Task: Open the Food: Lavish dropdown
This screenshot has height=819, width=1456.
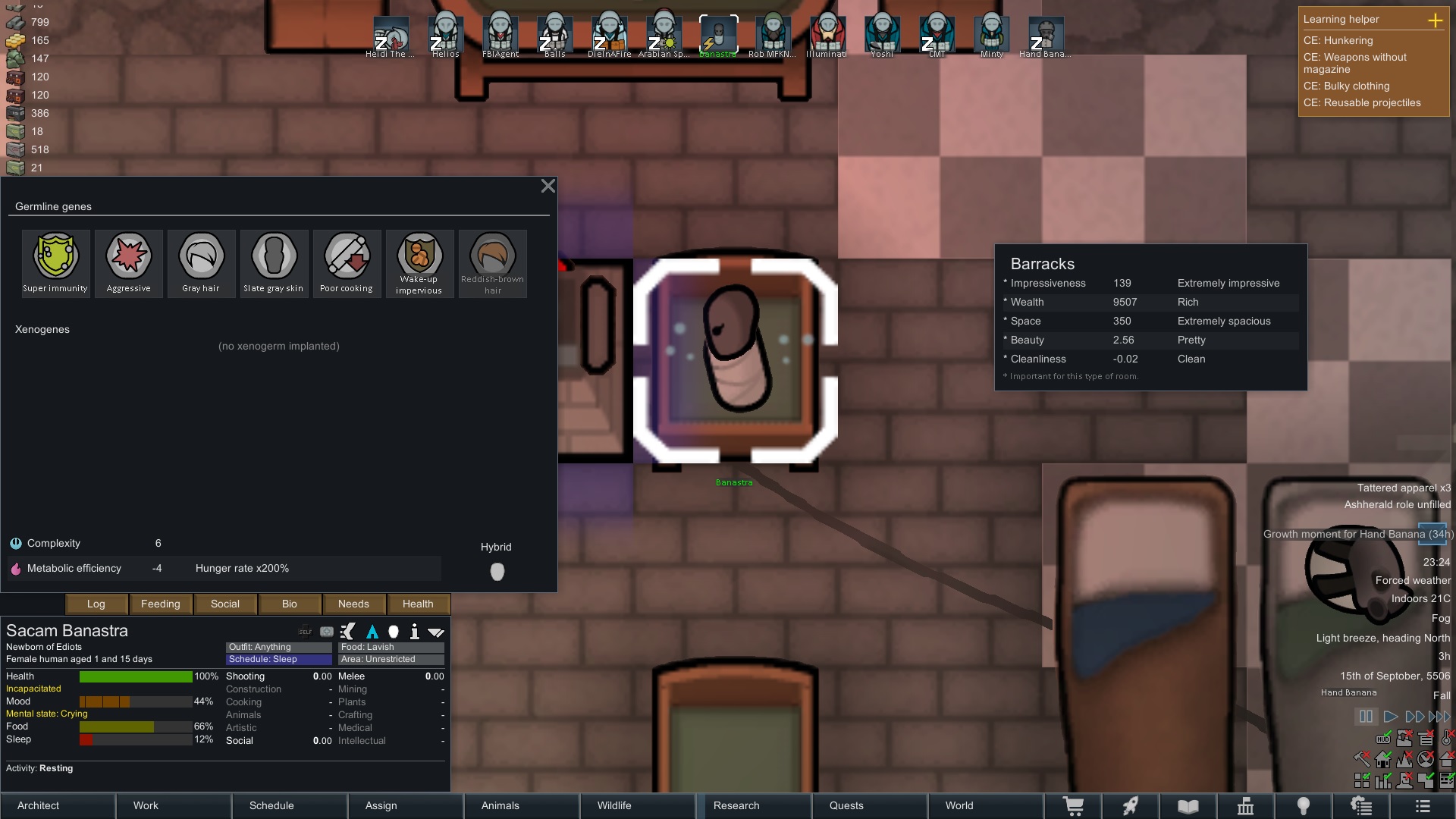Action: (390, 647)
